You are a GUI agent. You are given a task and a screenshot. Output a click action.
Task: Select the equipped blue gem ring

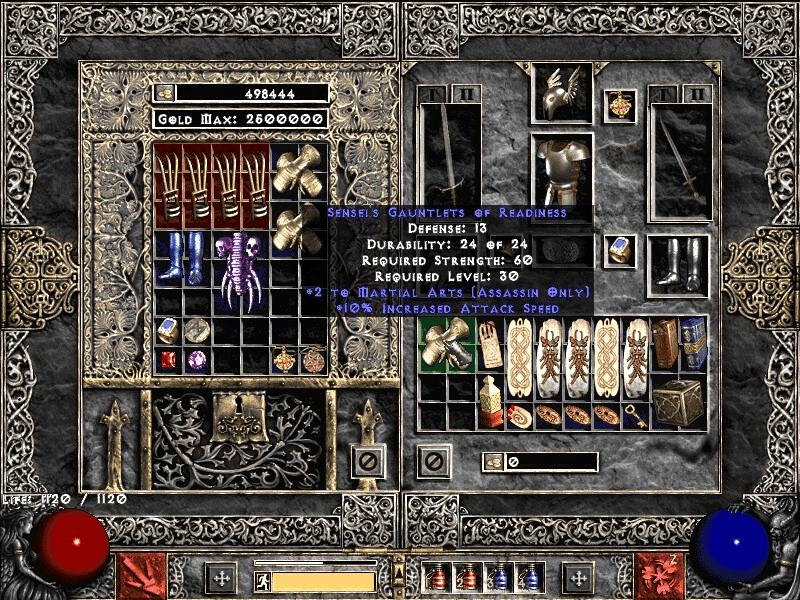[619, 250]
